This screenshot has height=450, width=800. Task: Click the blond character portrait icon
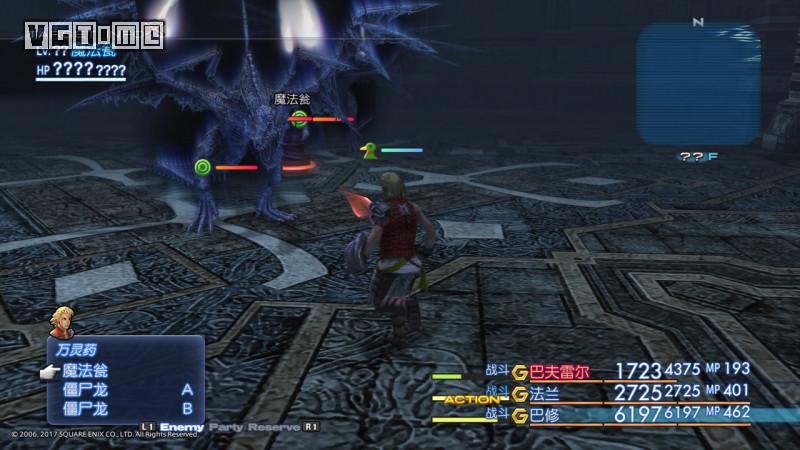[59, 322]
